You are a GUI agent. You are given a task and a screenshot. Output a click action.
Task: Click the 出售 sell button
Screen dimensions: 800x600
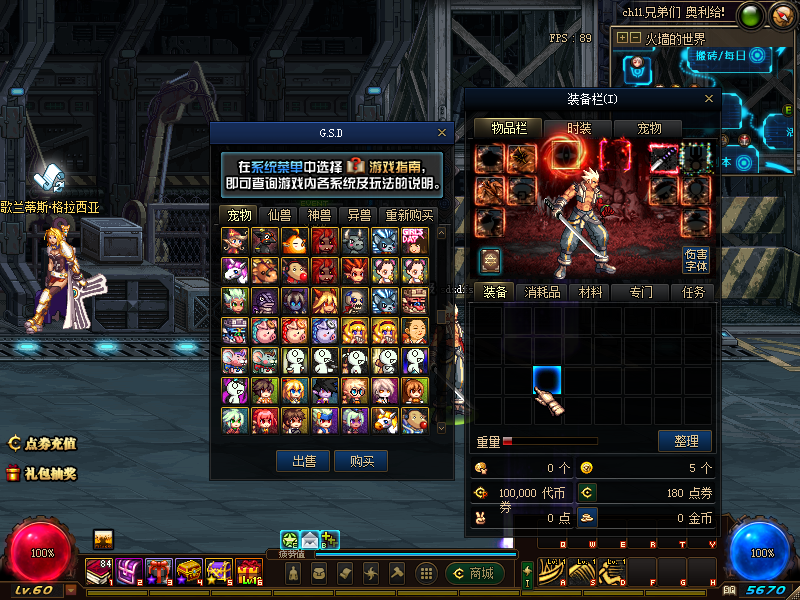click(304, 461)
